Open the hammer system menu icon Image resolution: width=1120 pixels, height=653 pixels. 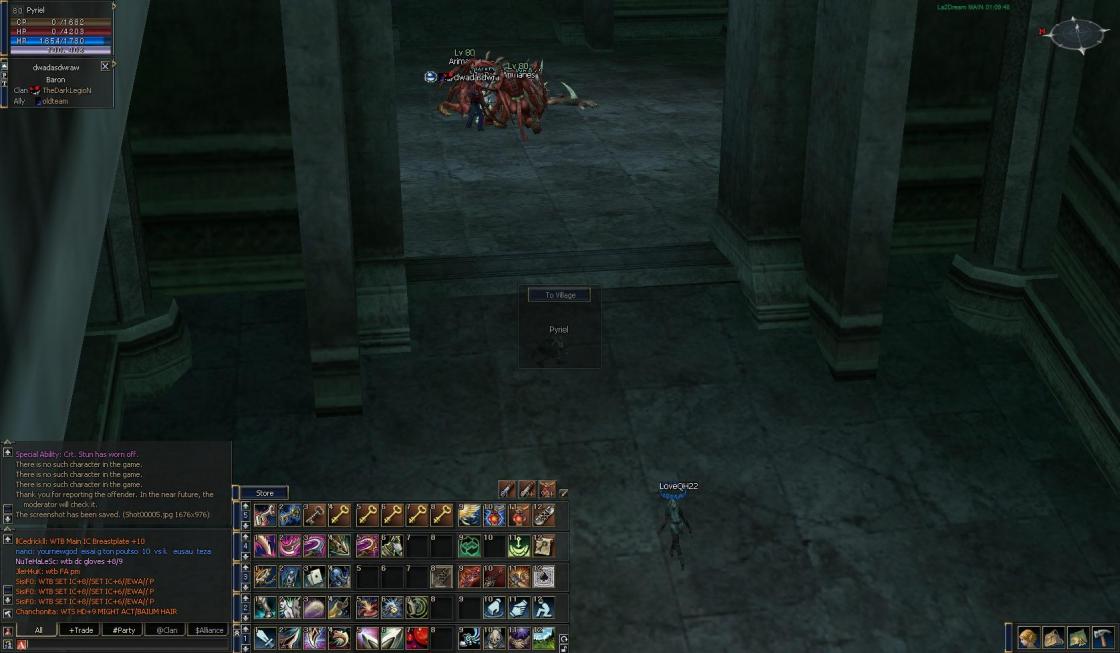pos(1103,638)
